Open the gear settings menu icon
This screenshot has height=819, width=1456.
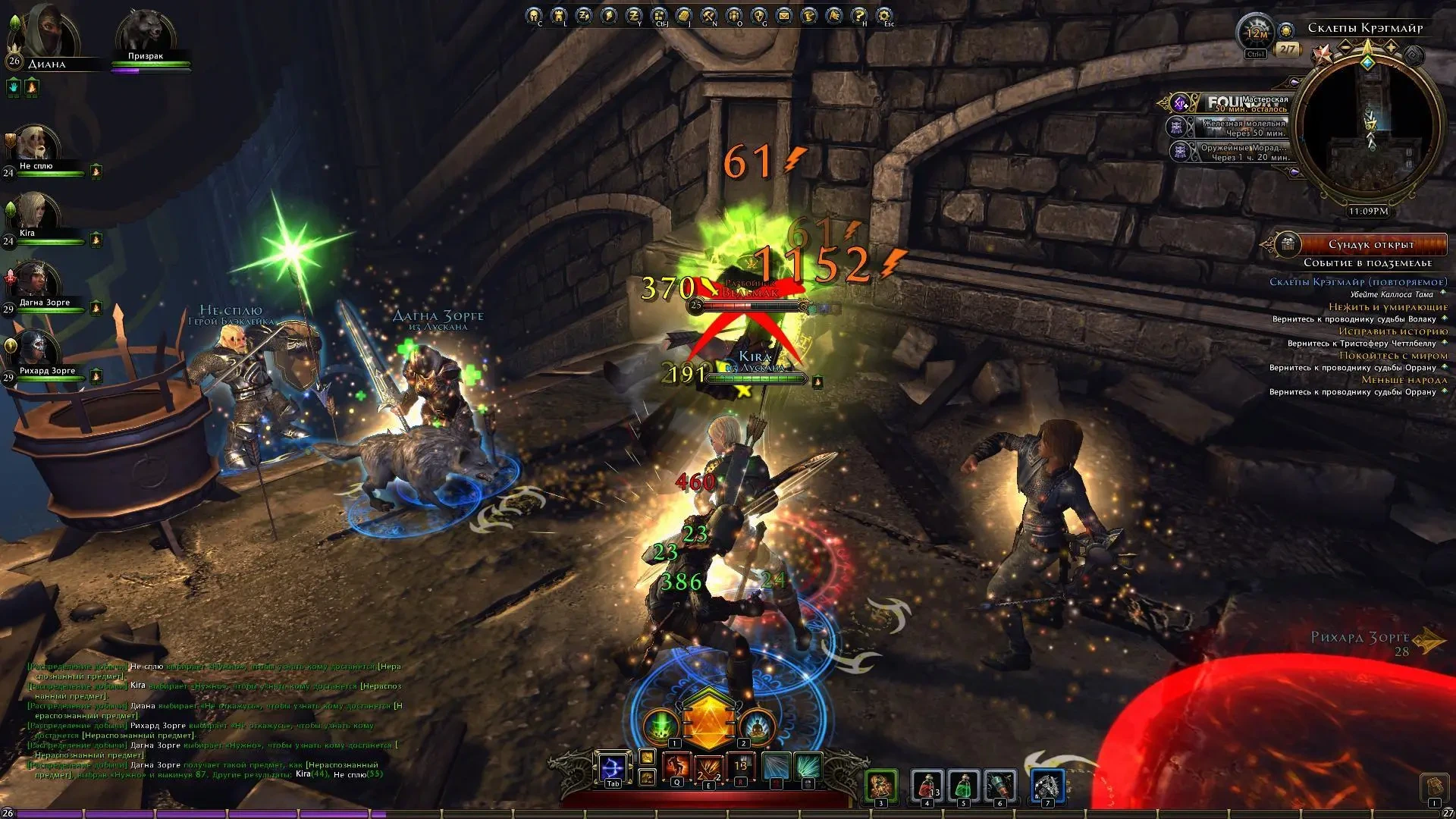pyautogui.click(x=883, y=15)
